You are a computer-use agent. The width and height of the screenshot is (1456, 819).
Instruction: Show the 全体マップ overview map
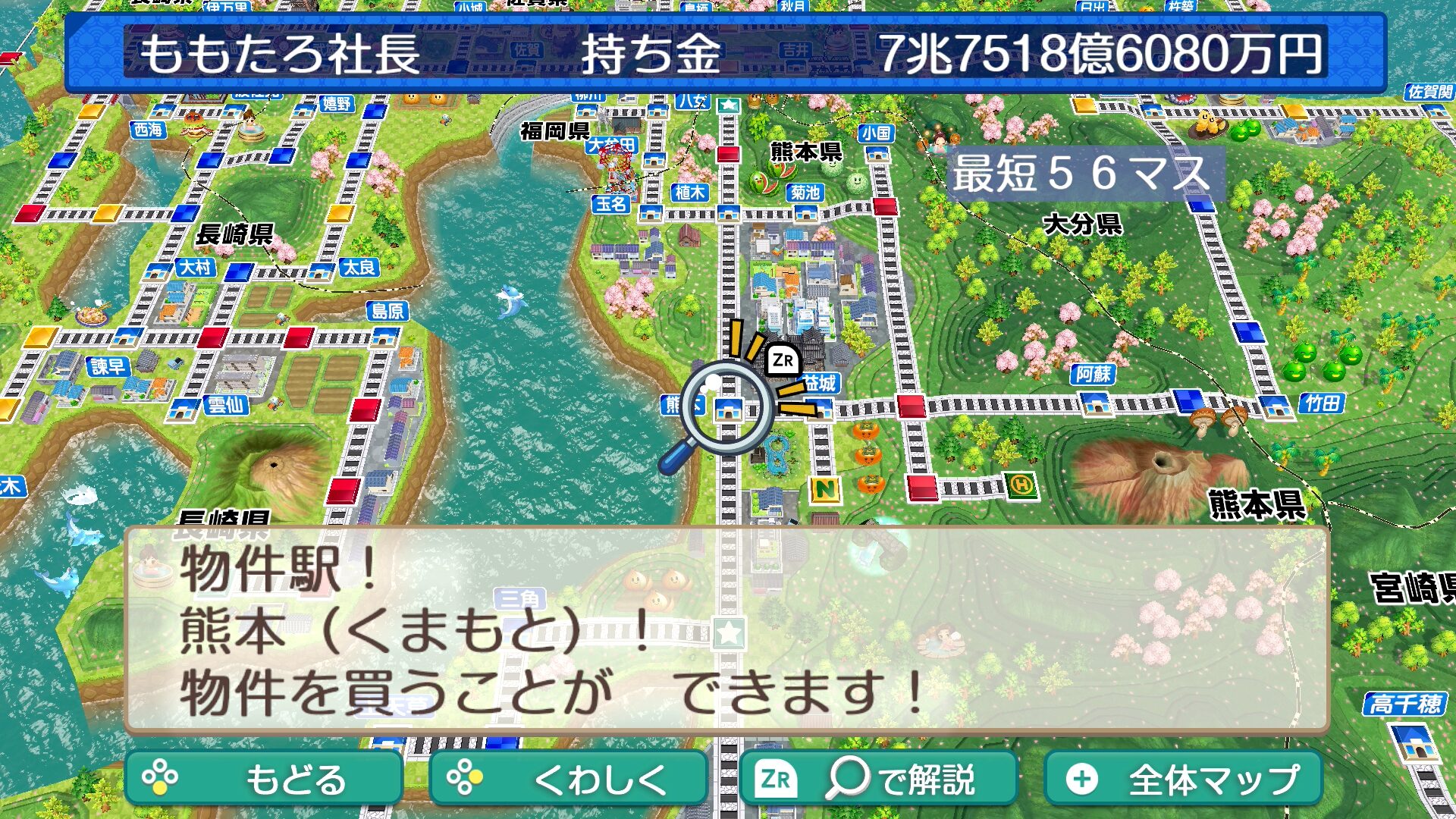[1183, 779]
